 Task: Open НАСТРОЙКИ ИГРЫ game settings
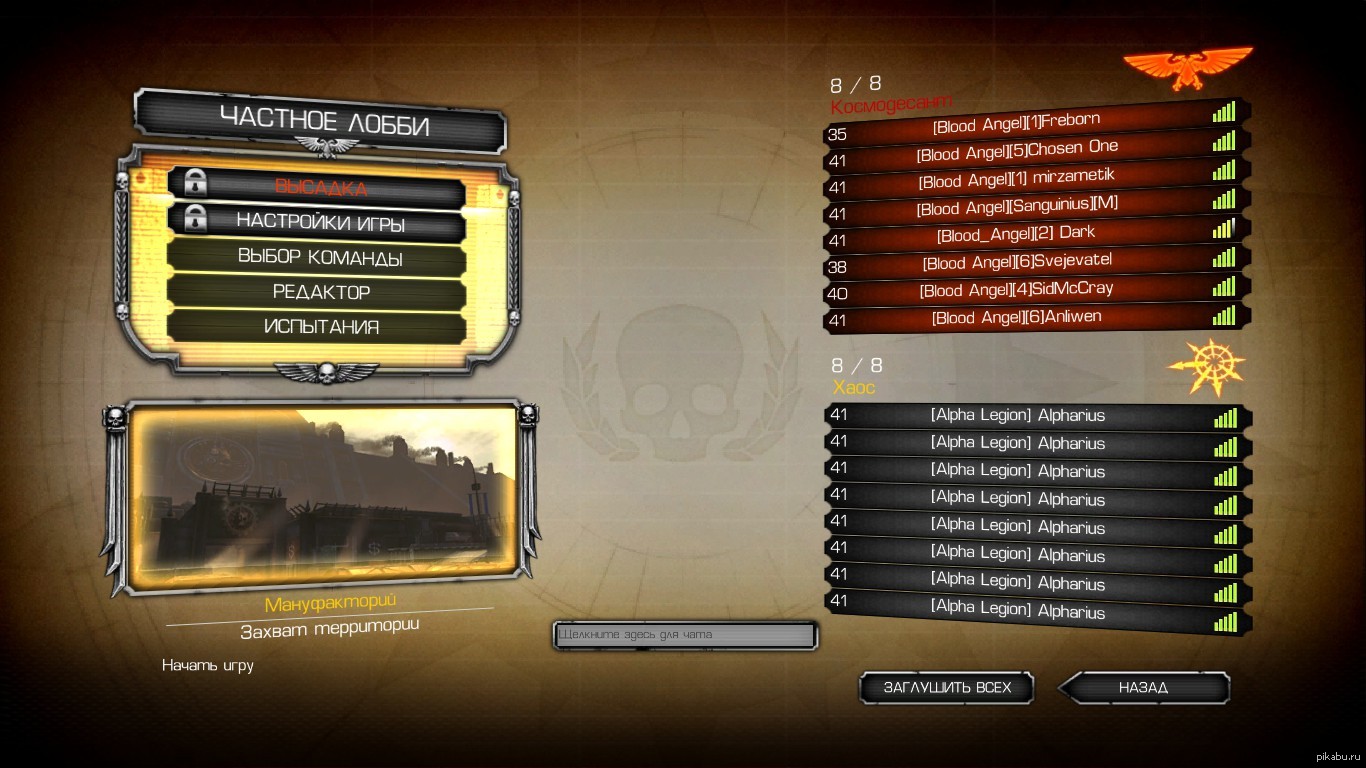pos(320,222)
